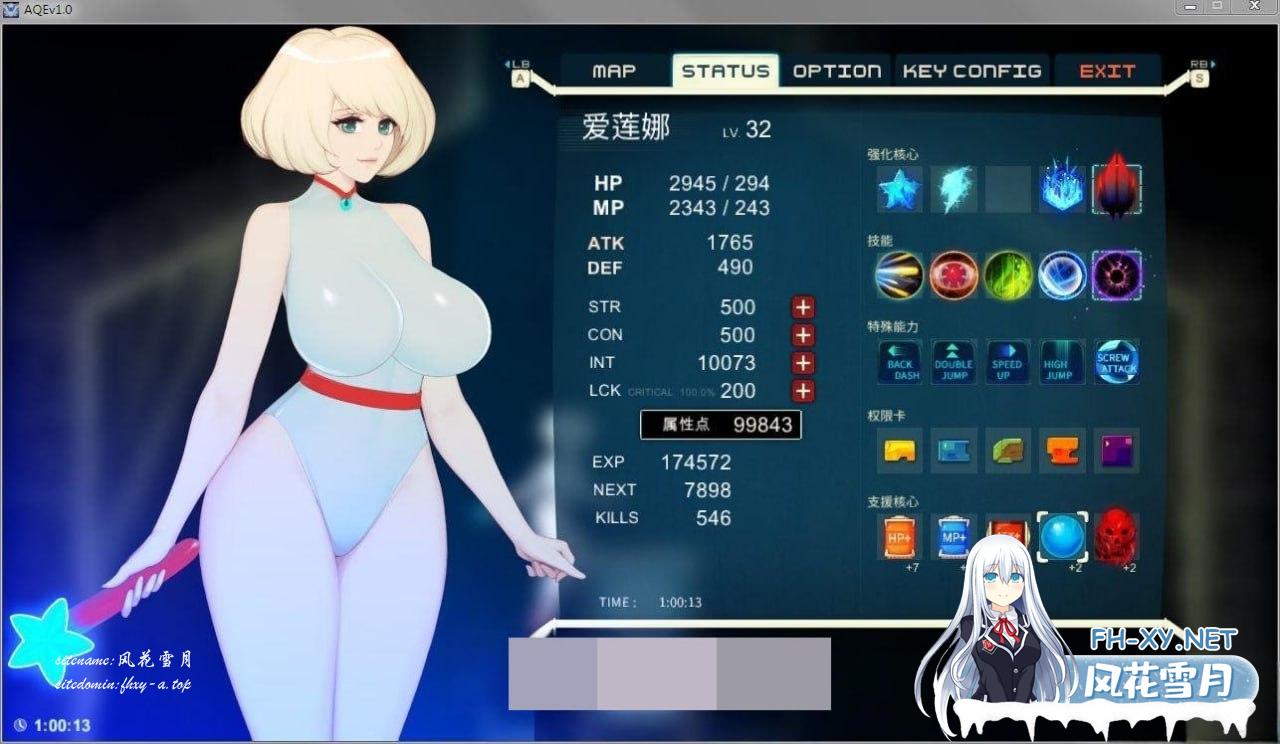Raise INT using the plus button
The image size is (1280, 744).
803,363
